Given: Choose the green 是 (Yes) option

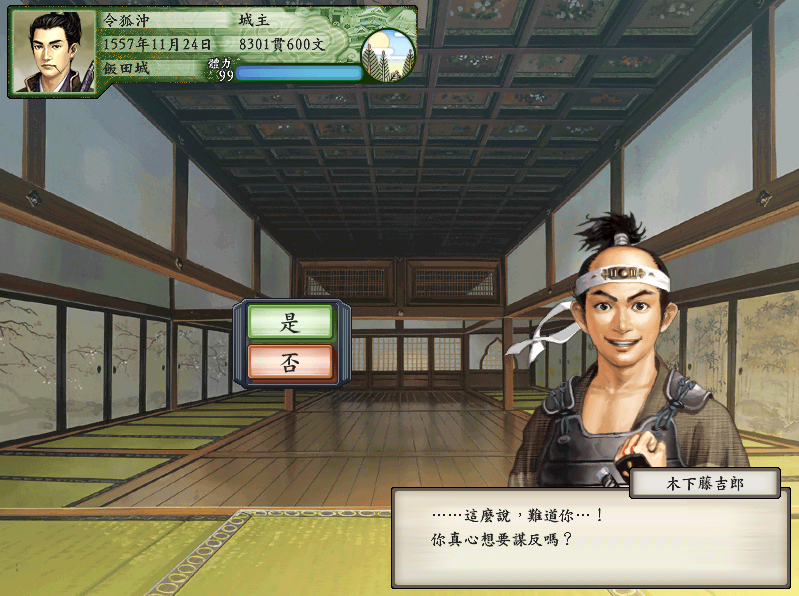Looking at the screenshot, I should pos(290,322).
